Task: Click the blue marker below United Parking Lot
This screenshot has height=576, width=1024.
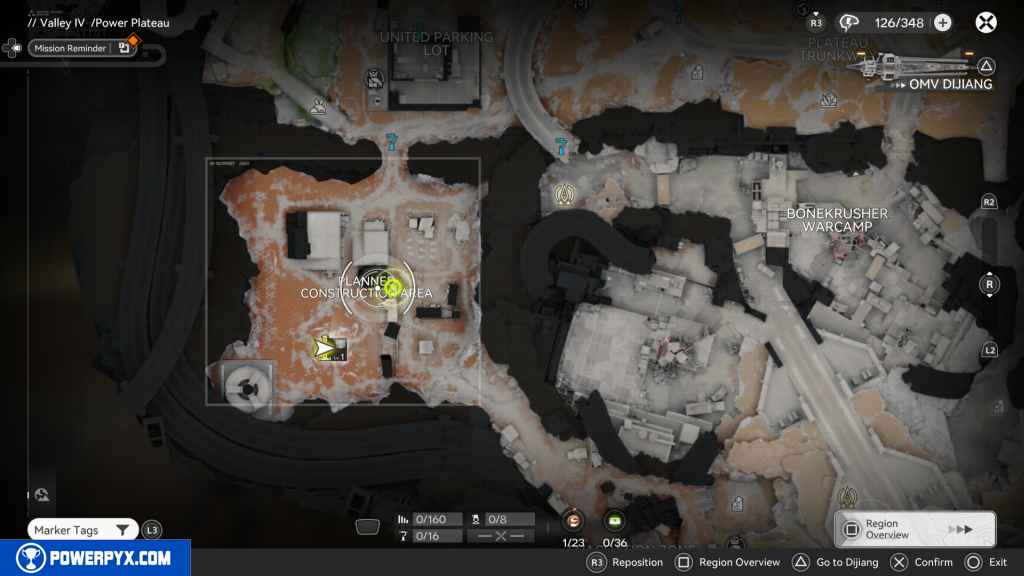Action: pos(391,143)
